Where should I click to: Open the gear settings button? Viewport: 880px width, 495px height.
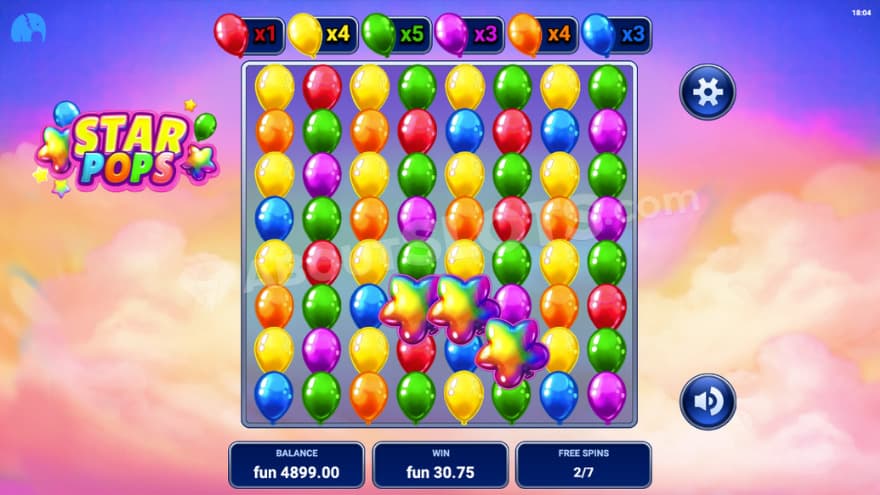point(707,92)
